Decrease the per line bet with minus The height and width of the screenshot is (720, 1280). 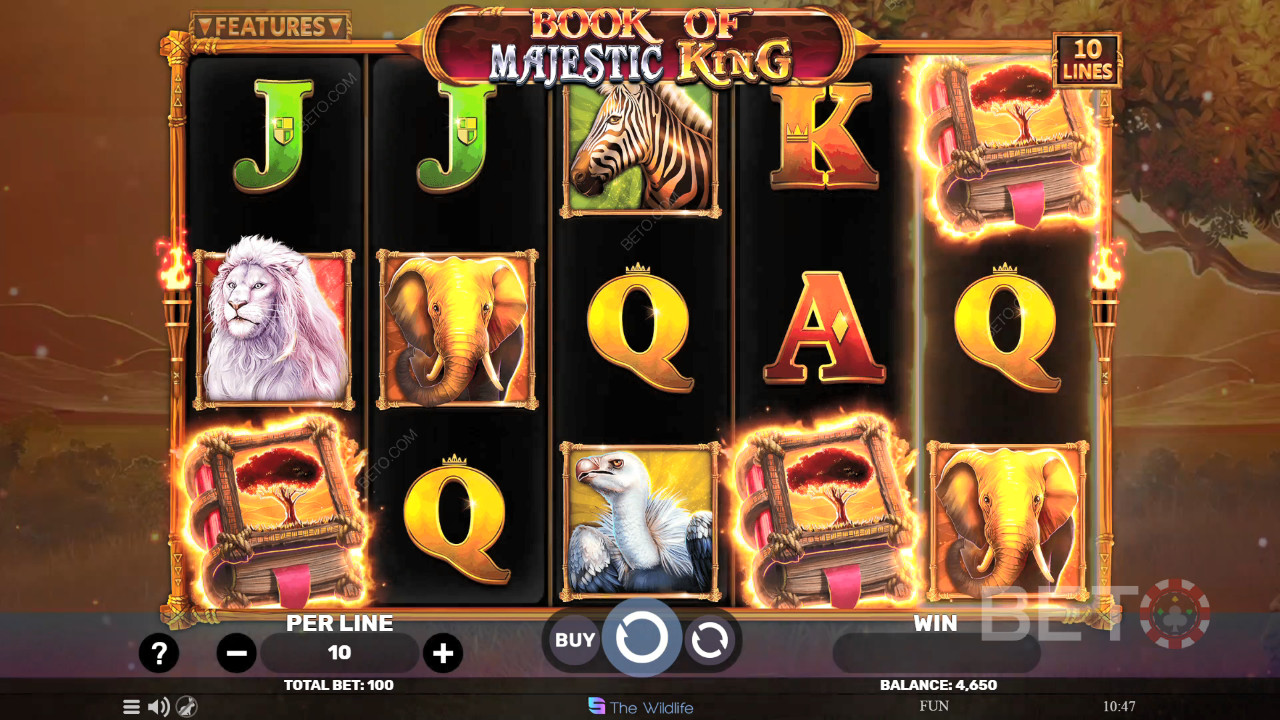point(237,654)
